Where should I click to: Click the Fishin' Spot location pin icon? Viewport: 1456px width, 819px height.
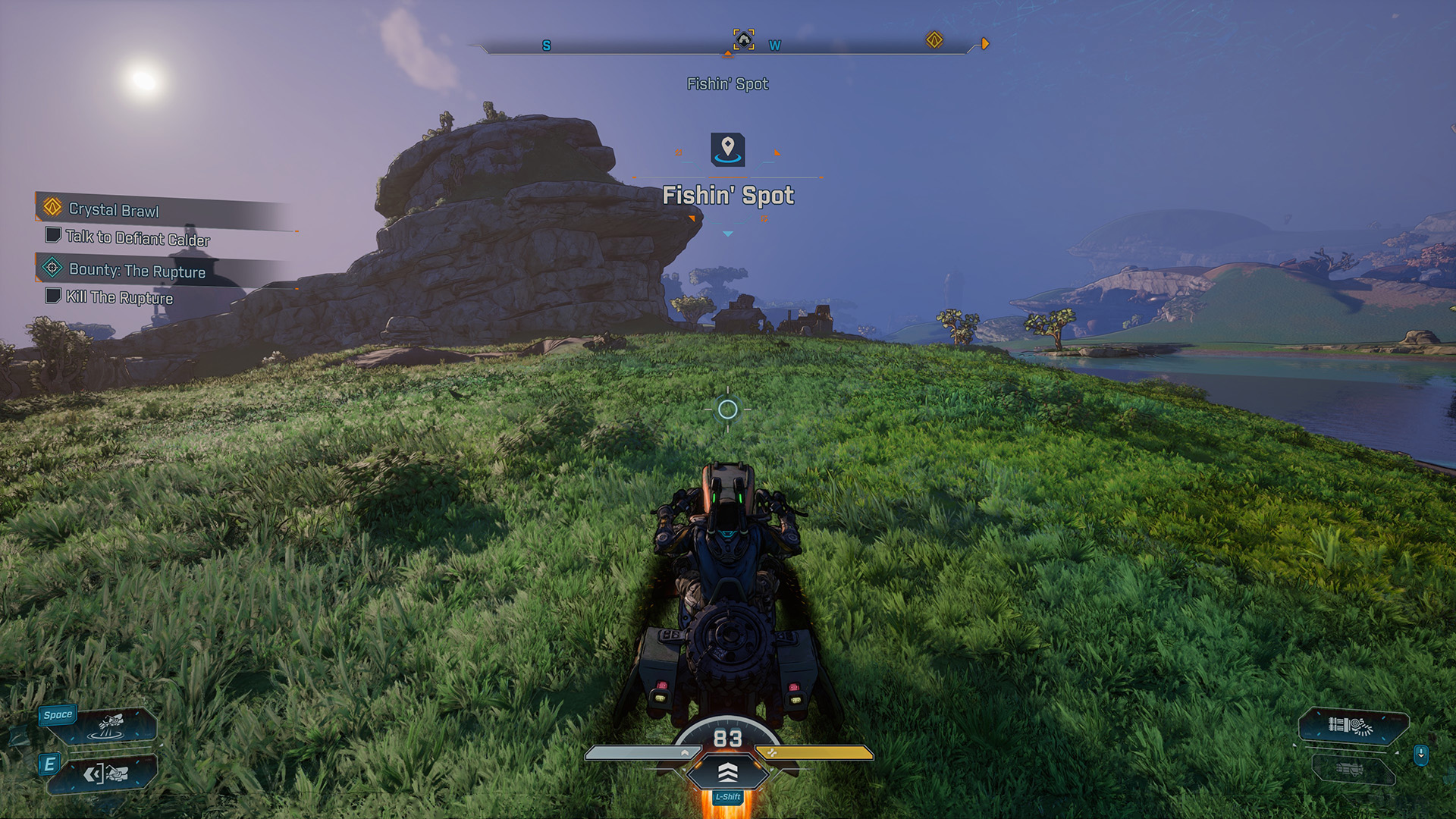728,149
